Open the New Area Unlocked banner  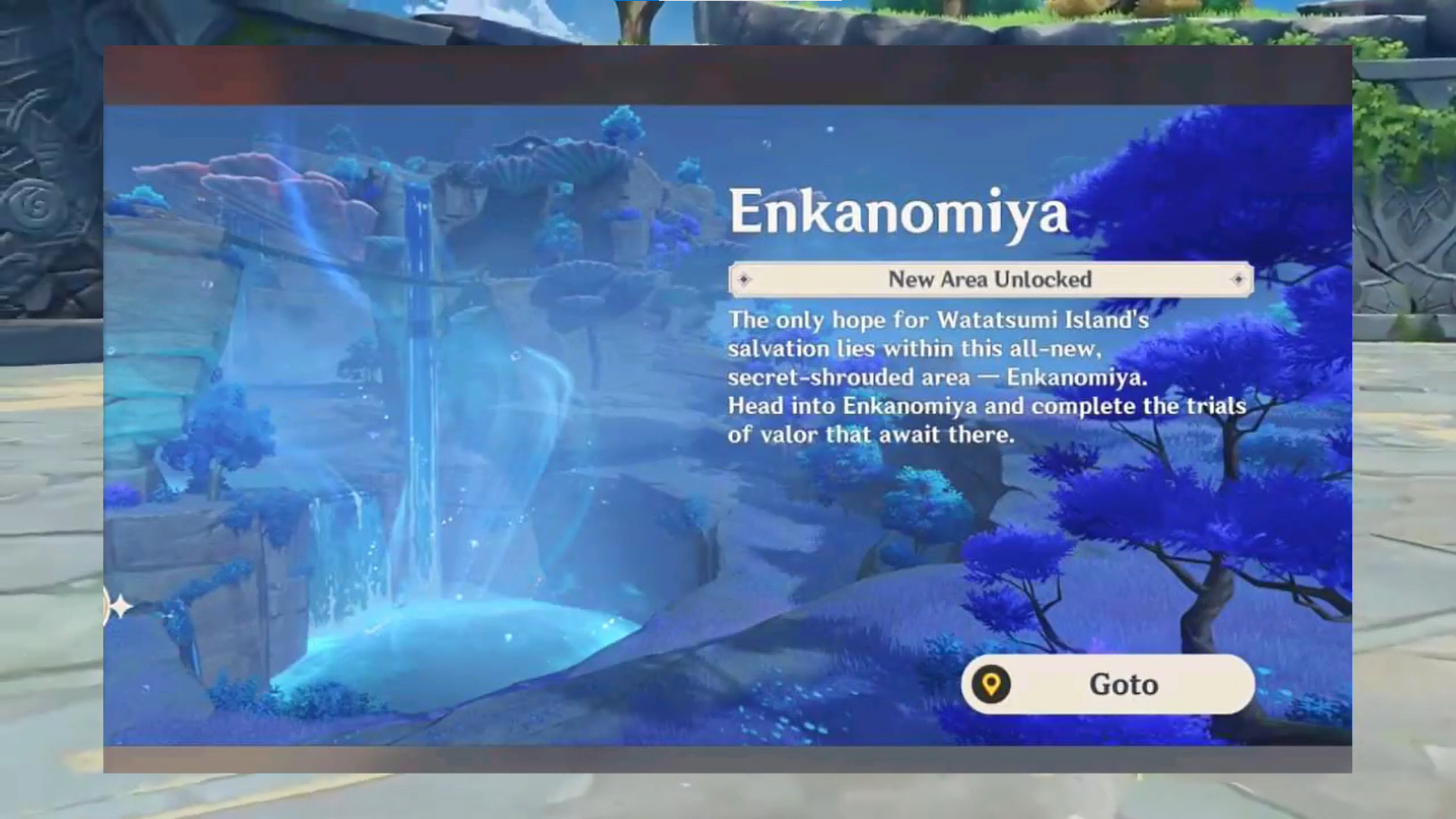click(990, 280)
